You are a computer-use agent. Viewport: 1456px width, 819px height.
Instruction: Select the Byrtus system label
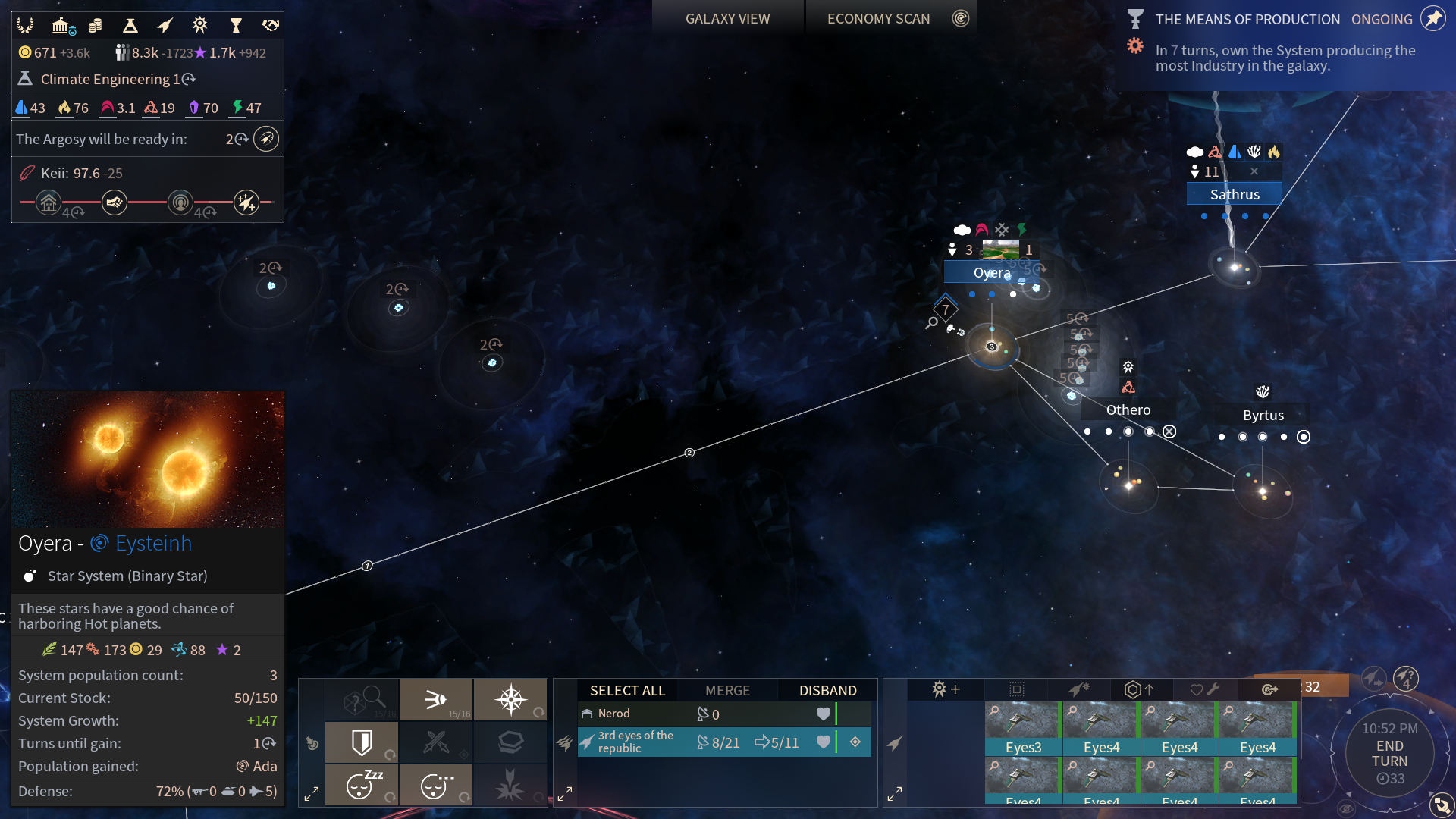pyautogui.click(x=1263, y=415)
